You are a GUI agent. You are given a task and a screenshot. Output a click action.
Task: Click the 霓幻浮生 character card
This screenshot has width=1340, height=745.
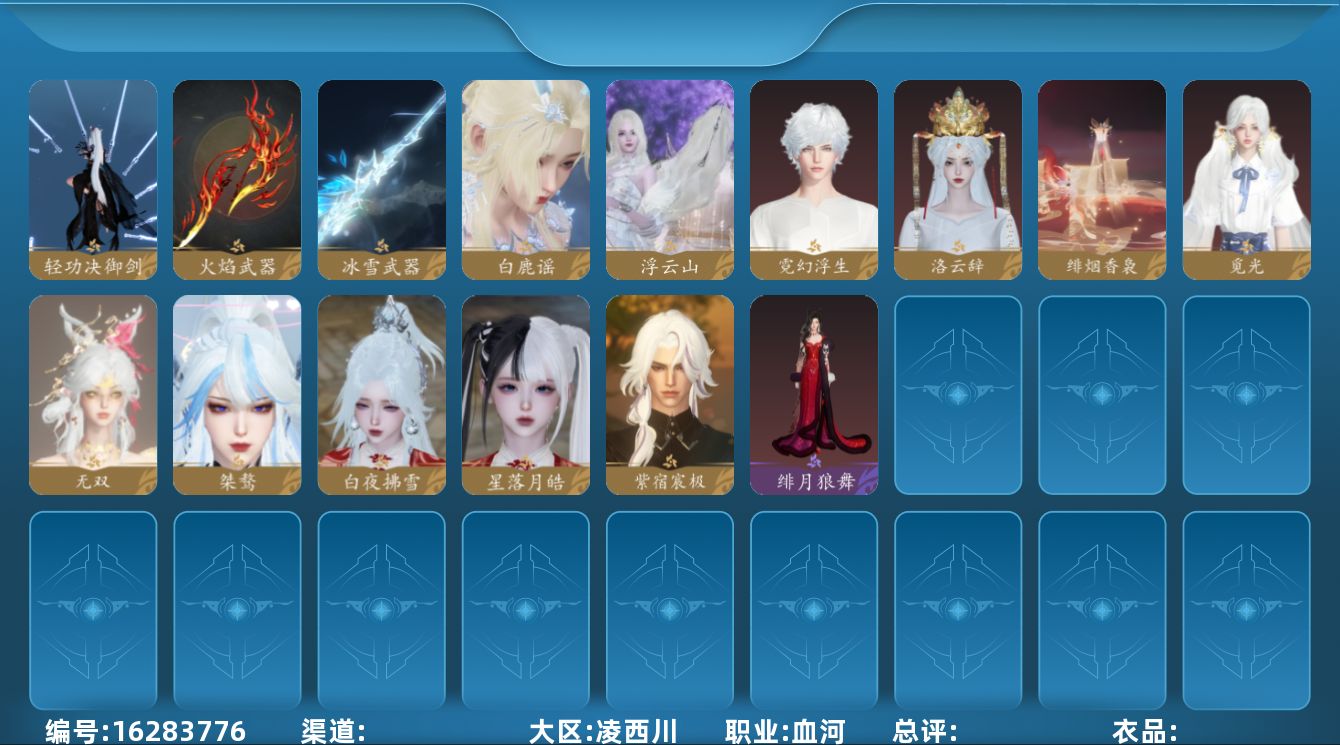pos(814,178)
